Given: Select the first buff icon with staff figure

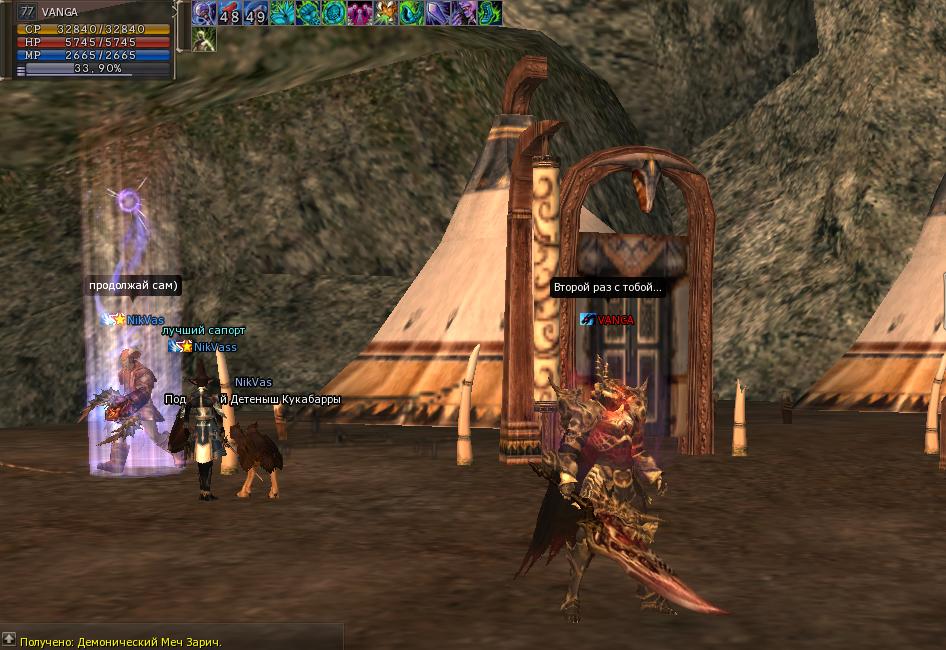Looking at the screenshot, I should pyautogui.click(x=204, y=13).
